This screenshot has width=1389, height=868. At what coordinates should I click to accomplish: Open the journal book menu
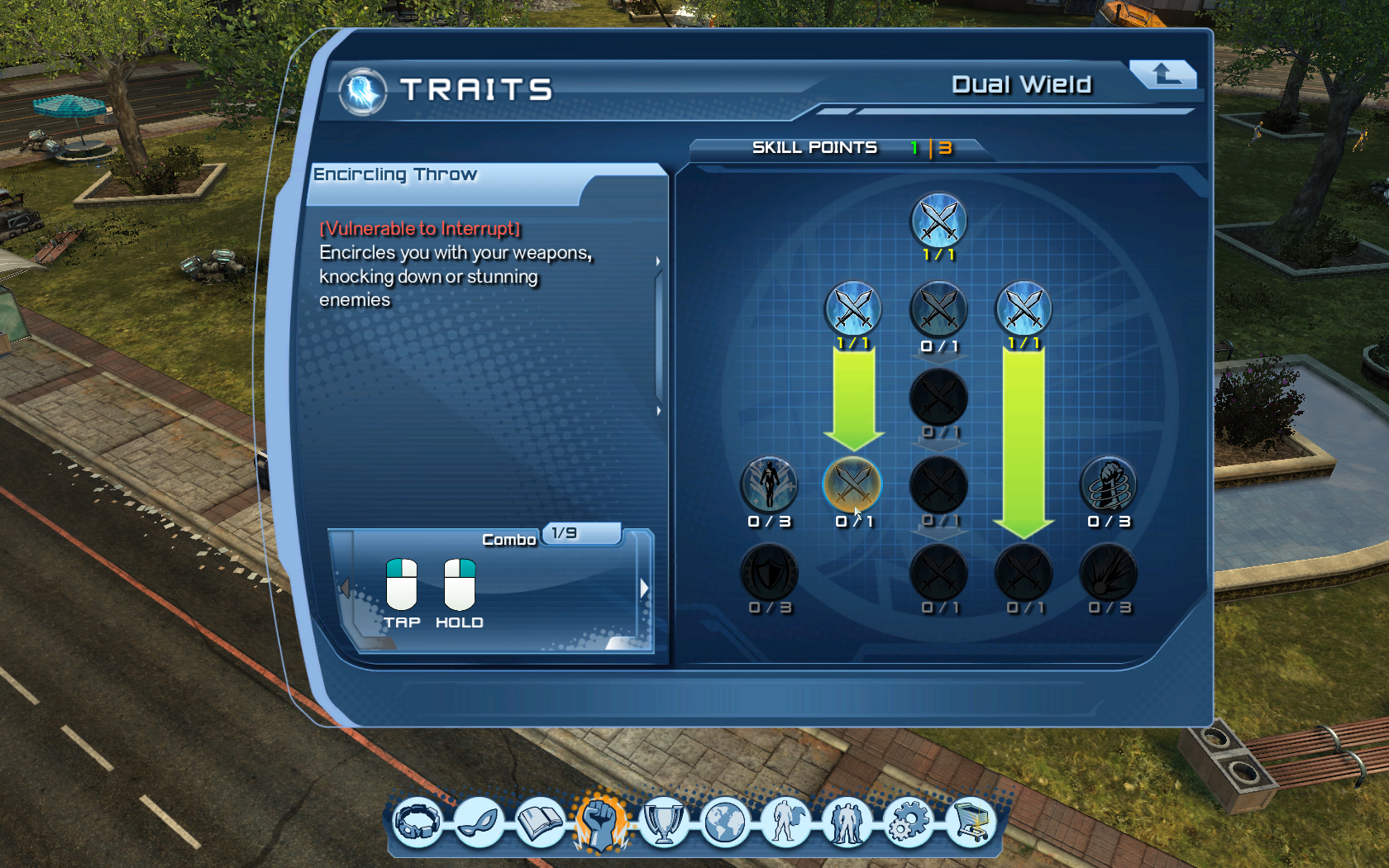(x=540, y=823)
